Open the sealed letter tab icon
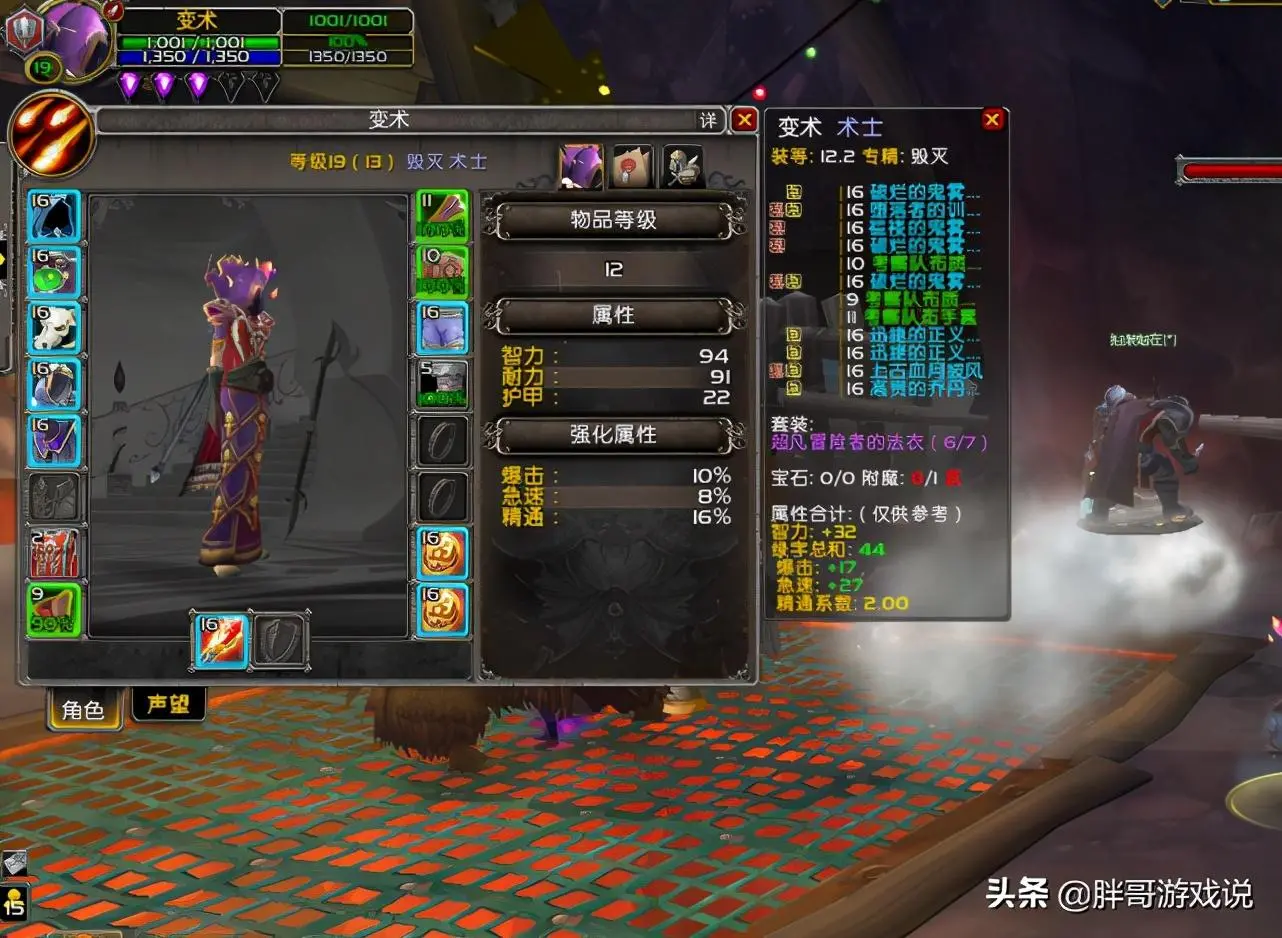Image resolution: width=1282 pixels, height=938 pixels. (x=633, y=164)
